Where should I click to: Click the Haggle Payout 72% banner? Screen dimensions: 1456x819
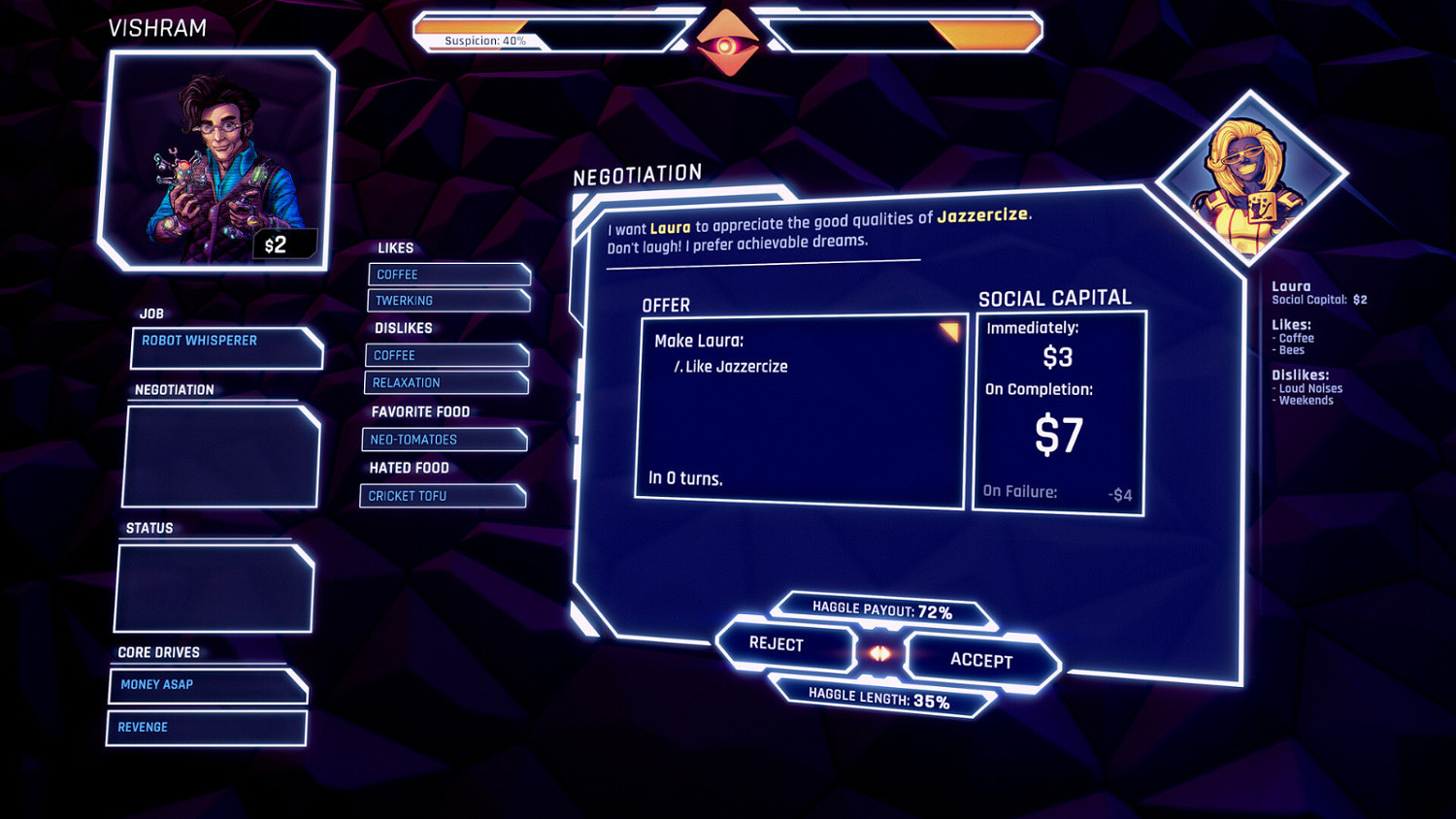pyautogui.click(x=881, y=610)
